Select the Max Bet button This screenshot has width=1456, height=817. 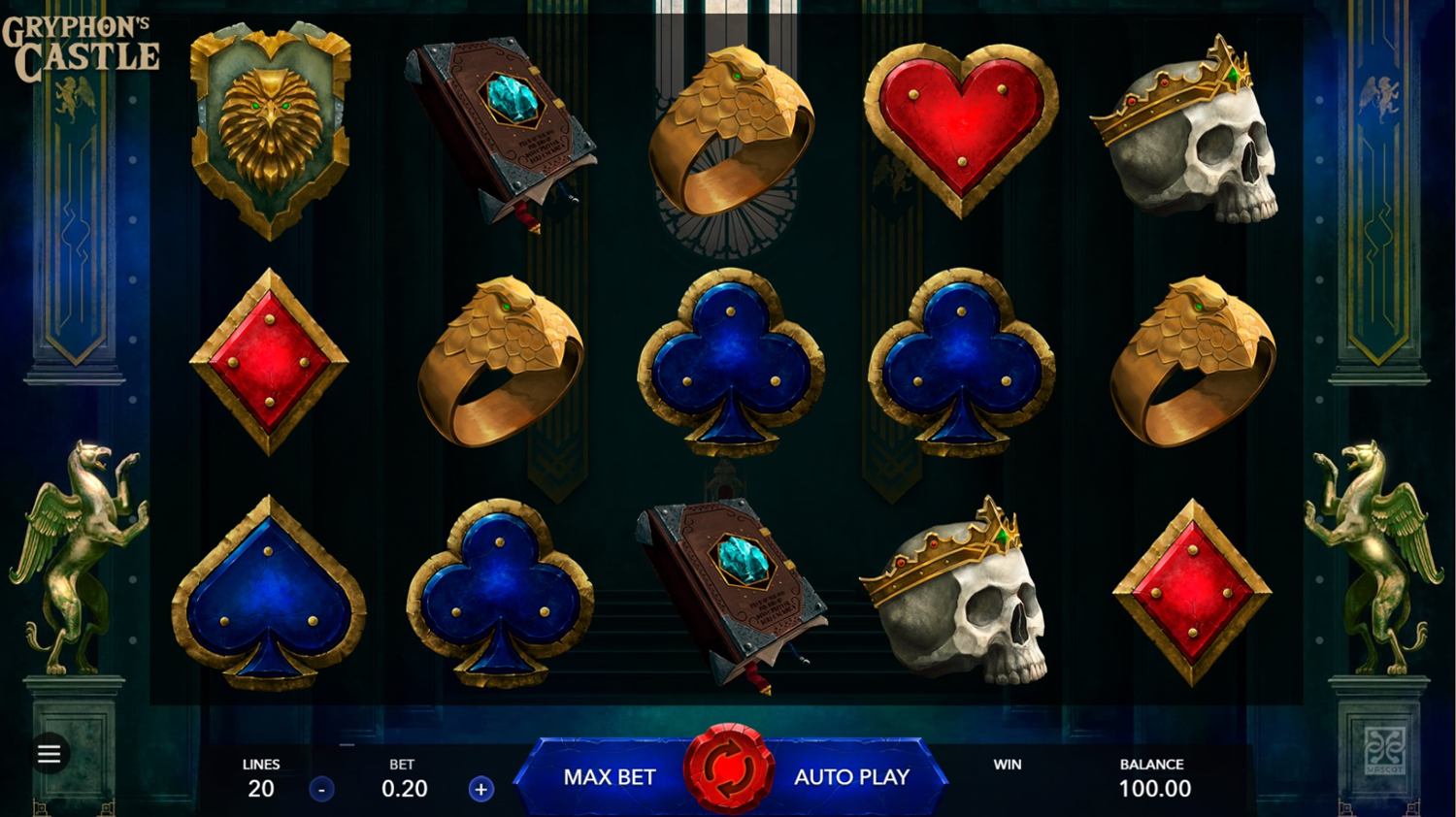point(609,776)
